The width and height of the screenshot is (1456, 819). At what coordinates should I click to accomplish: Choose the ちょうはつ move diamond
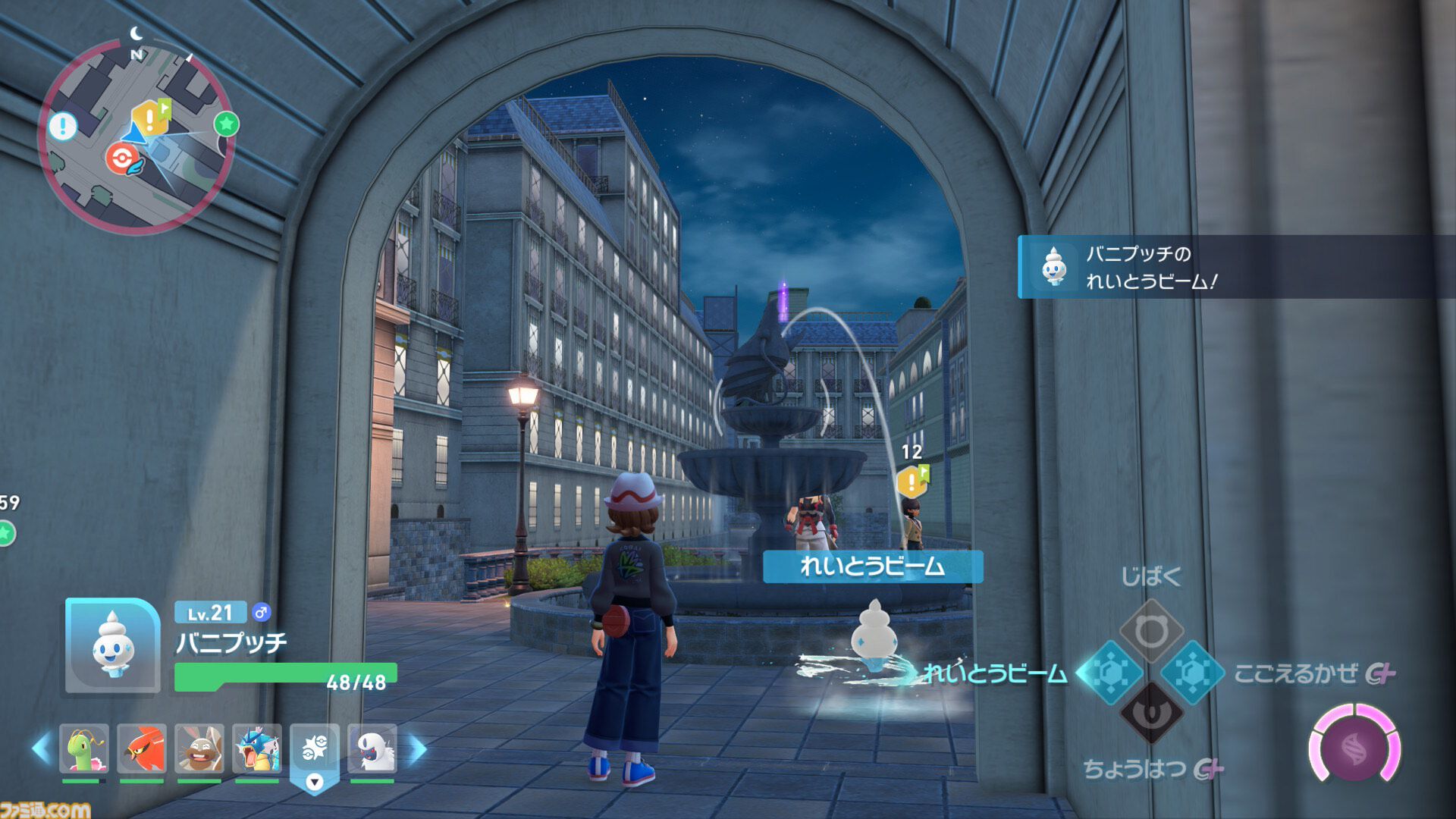click(1151, 714)
